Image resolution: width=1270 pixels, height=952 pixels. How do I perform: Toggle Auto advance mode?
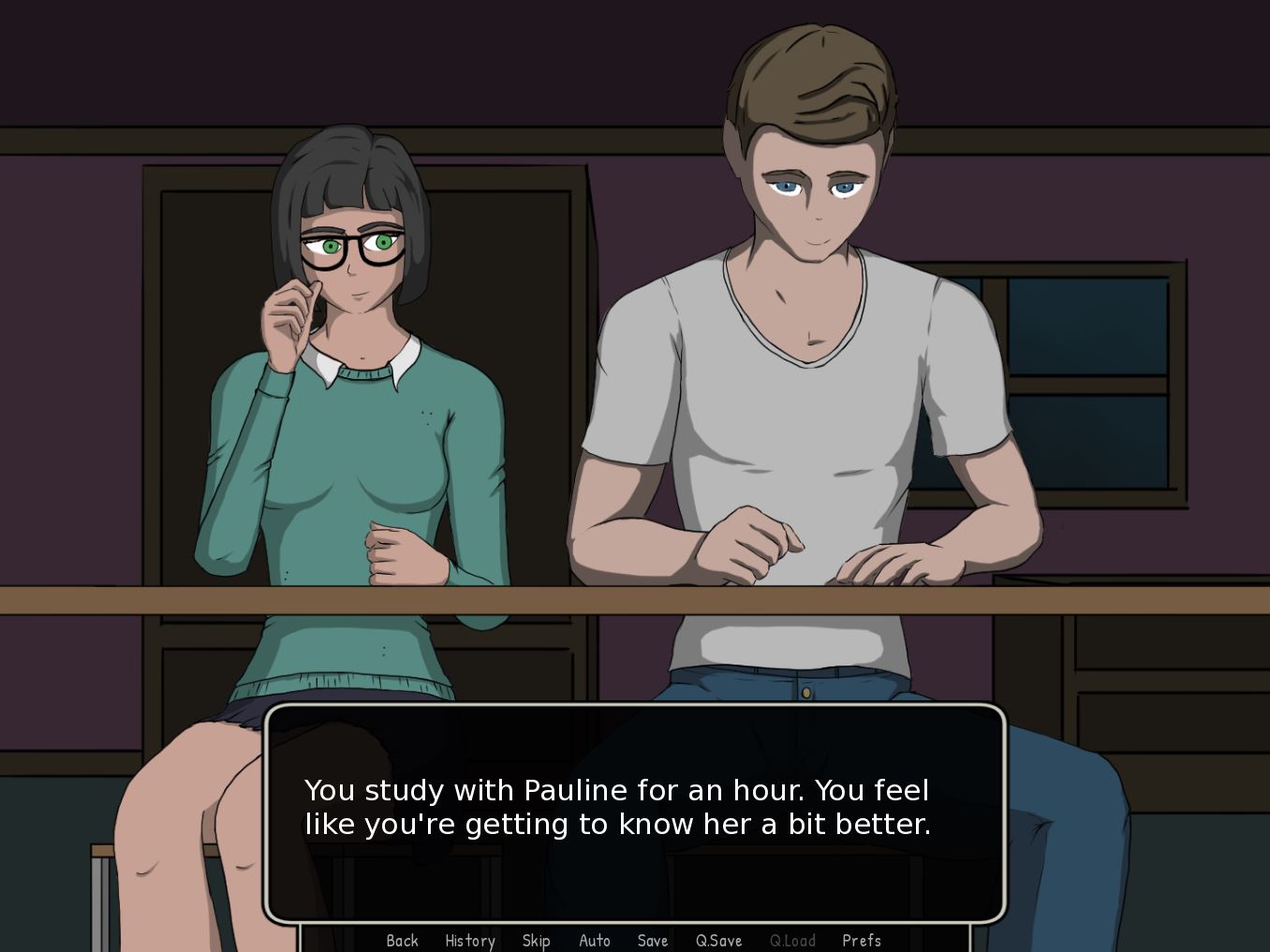tap(594, 940)
